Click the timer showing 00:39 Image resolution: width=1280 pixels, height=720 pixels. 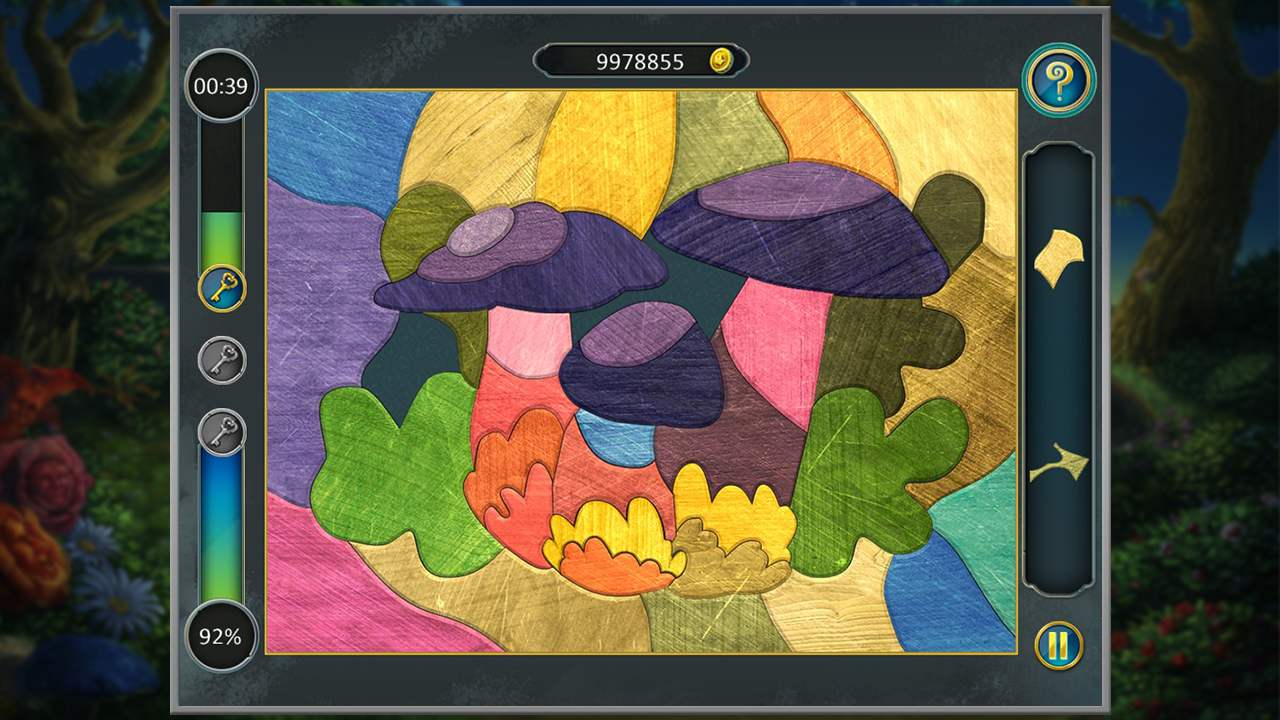click(x=222, y=86)
